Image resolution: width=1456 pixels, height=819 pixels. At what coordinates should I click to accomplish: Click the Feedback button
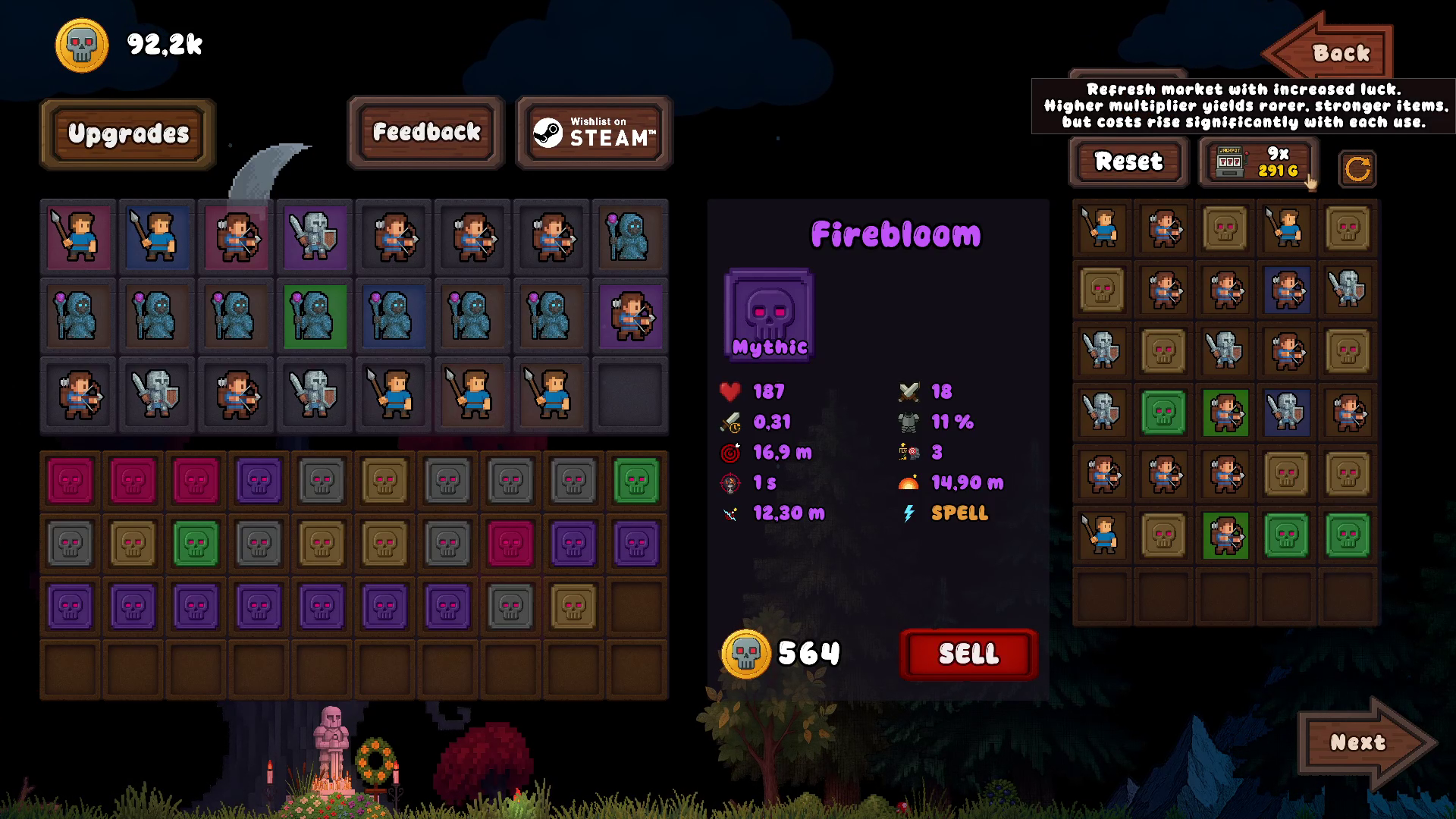(x=426, y=132)
